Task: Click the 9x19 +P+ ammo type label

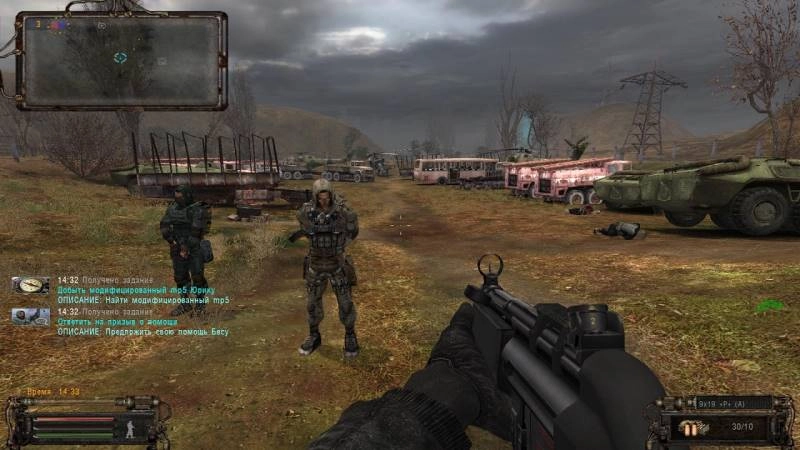Action: tap(719, 403)
